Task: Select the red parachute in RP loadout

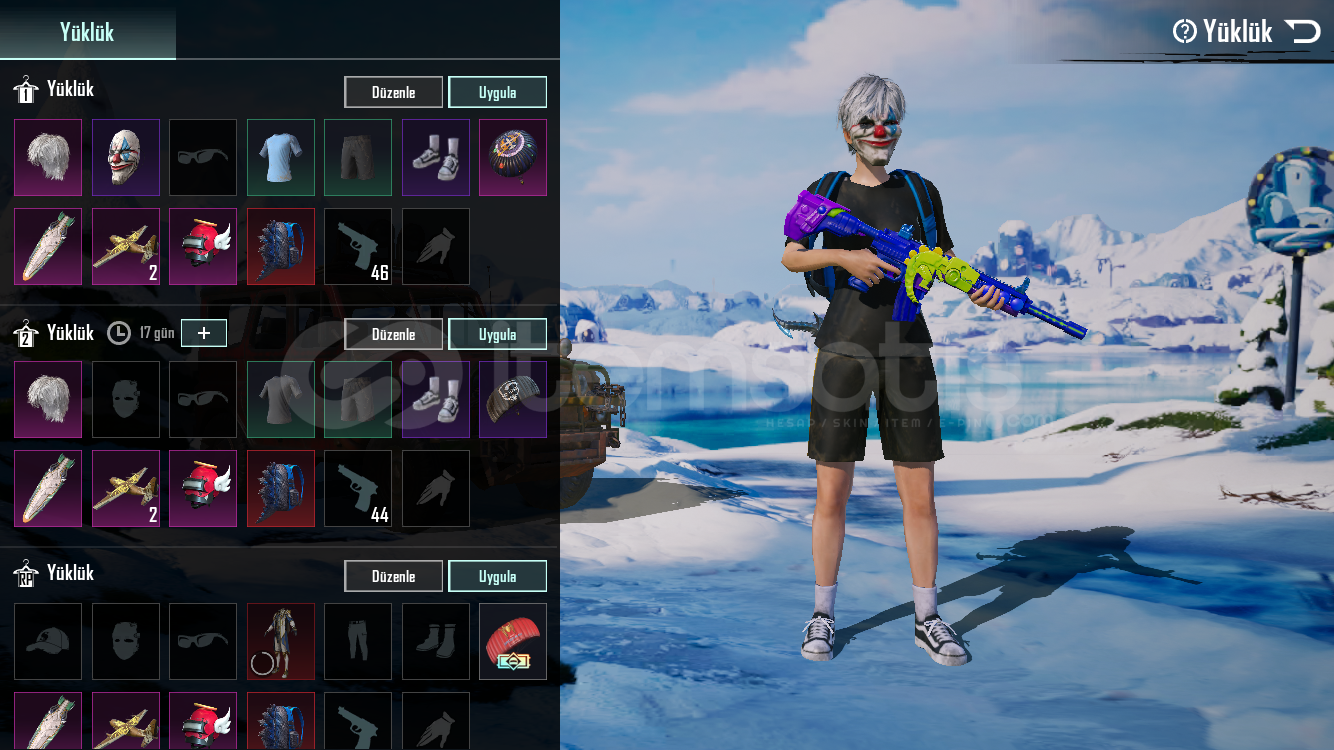Action: [x=513, y=641]
